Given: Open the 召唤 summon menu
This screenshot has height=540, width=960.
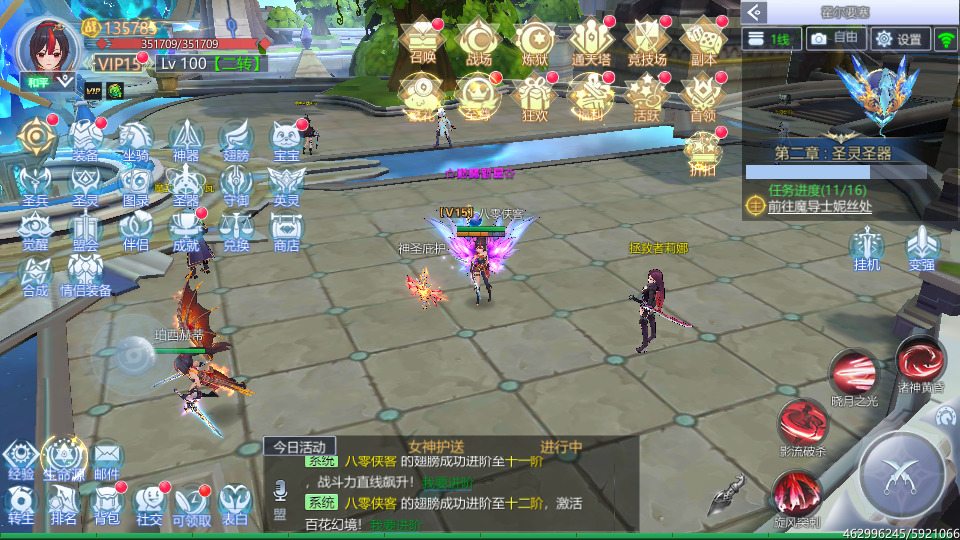Looking at the screenshot, I should tap(423, 40).
